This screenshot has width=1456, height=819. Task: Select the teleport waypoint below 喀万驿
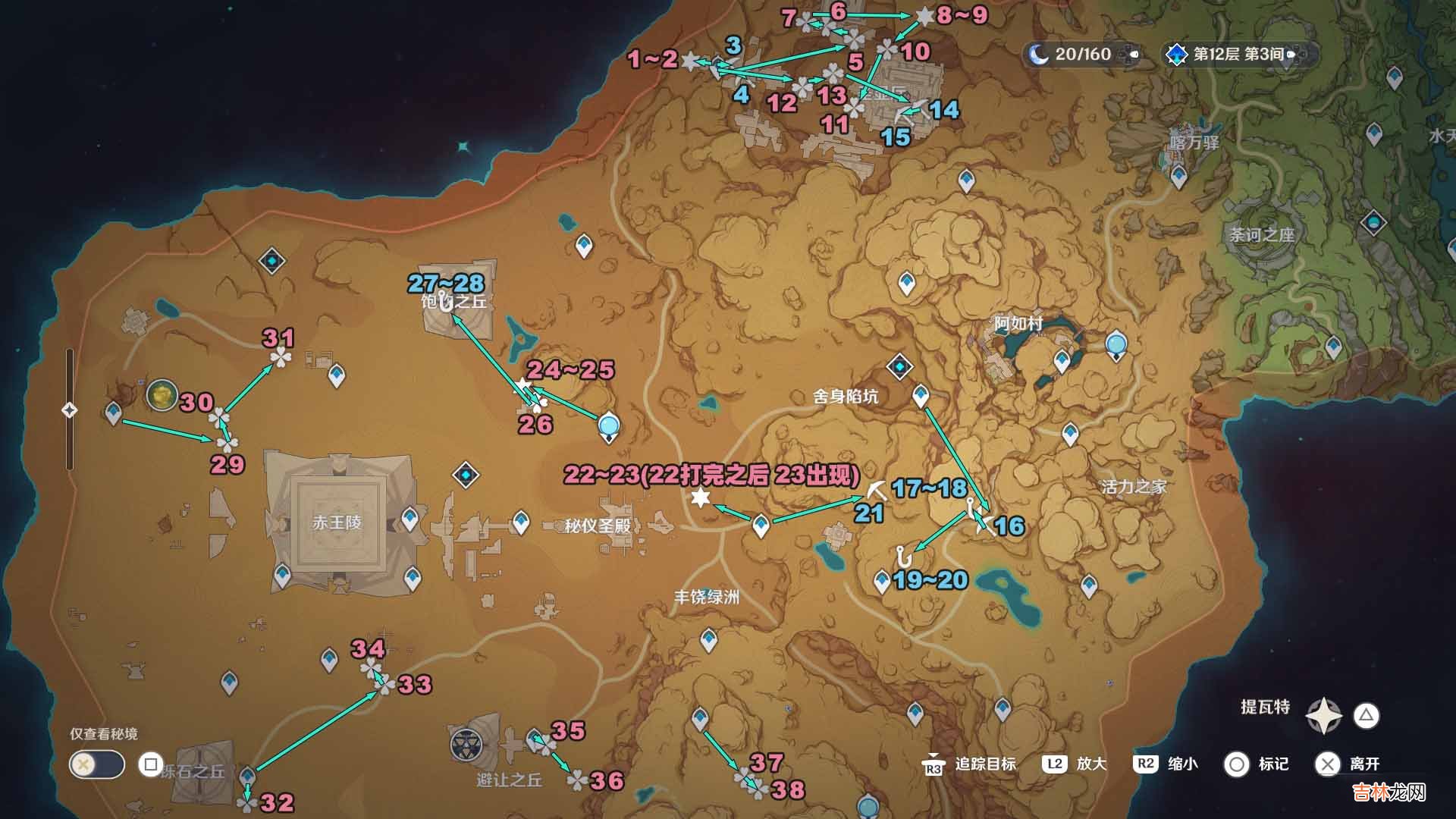point(1178,177)
